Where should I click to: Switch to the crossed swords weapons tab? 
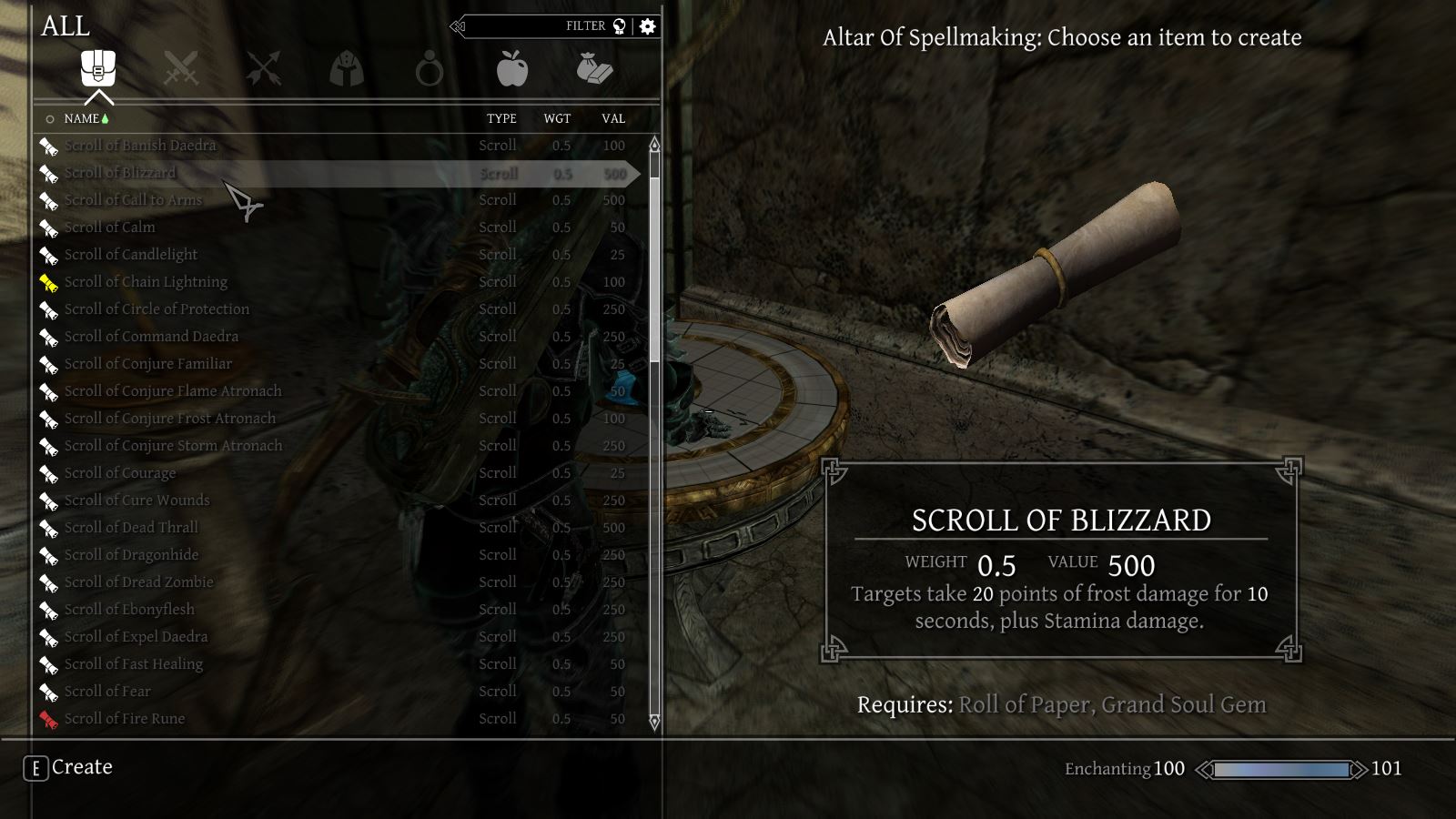click(x=180, y=68)
